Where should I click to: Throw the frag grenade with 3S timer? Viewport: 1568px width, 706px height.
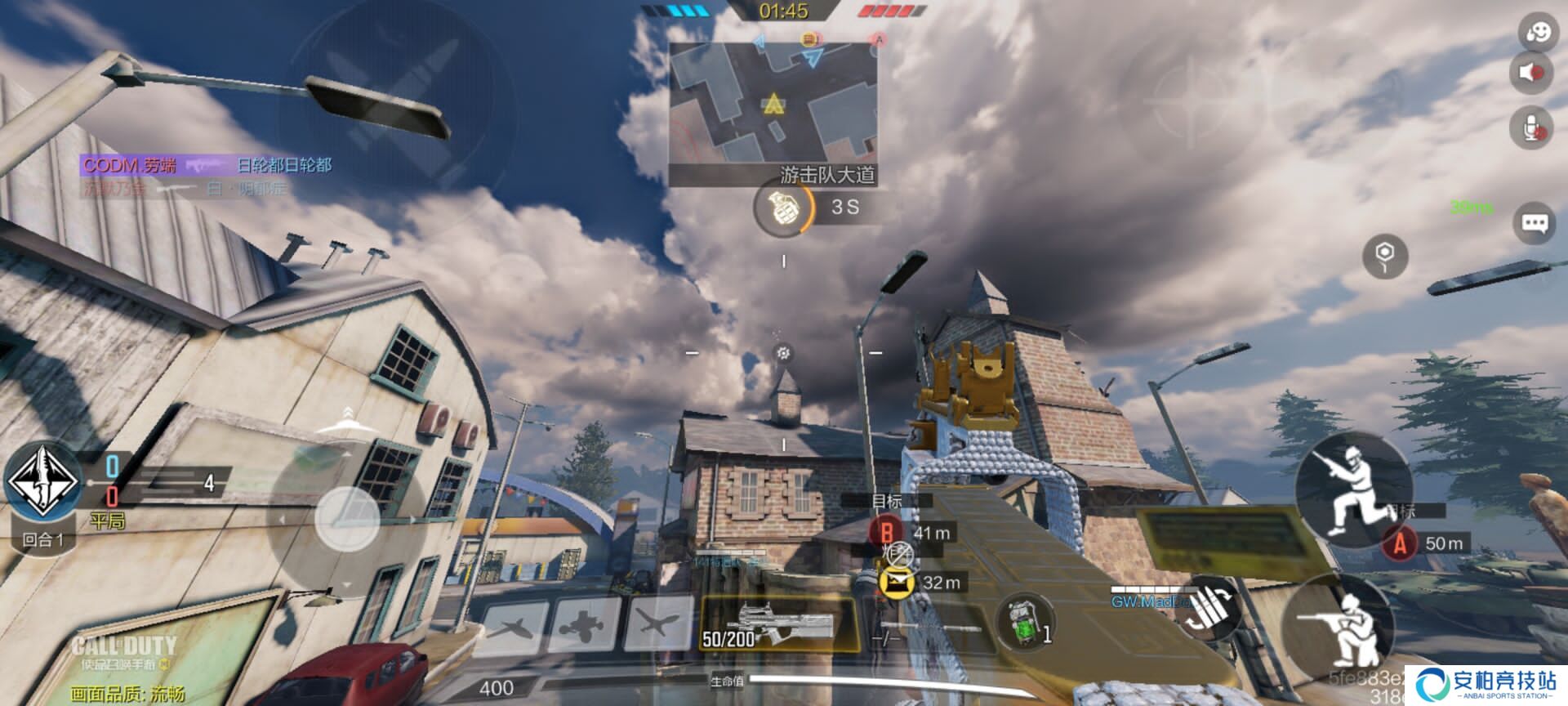click(782, 208)
